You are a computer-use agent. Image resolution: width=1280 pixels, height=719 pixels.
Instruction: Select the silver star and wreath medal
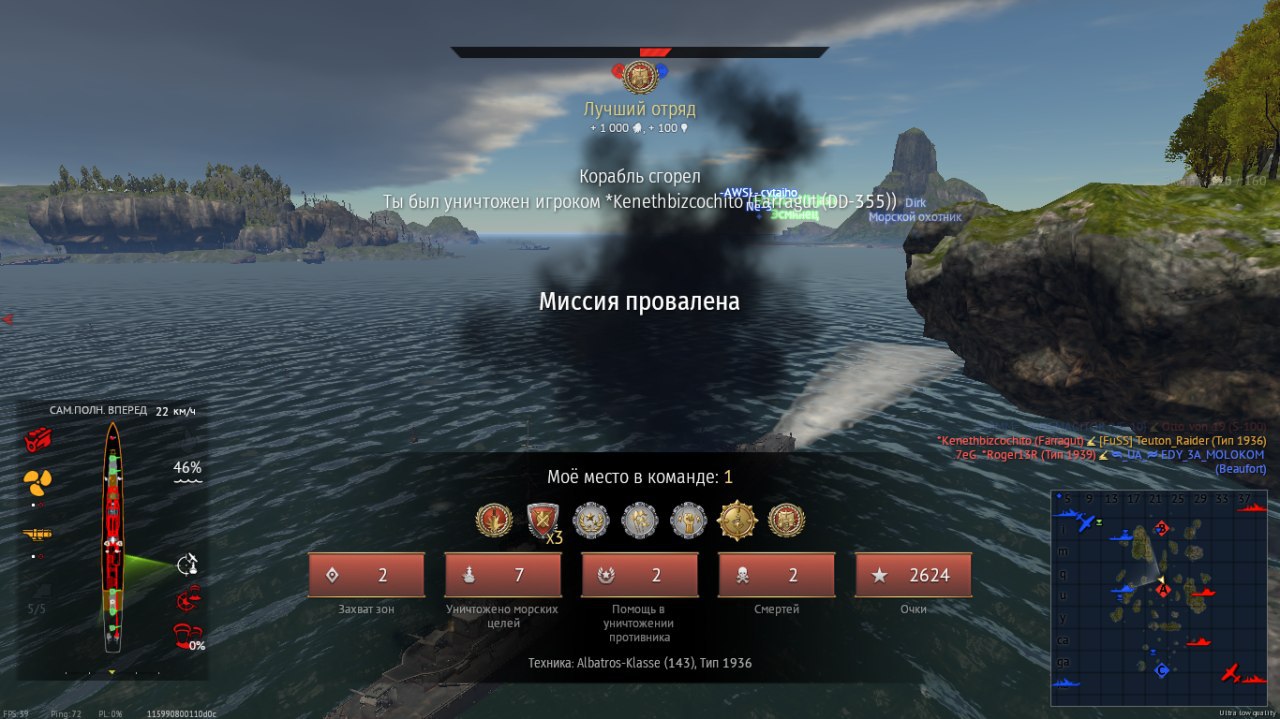click(591, 520)
